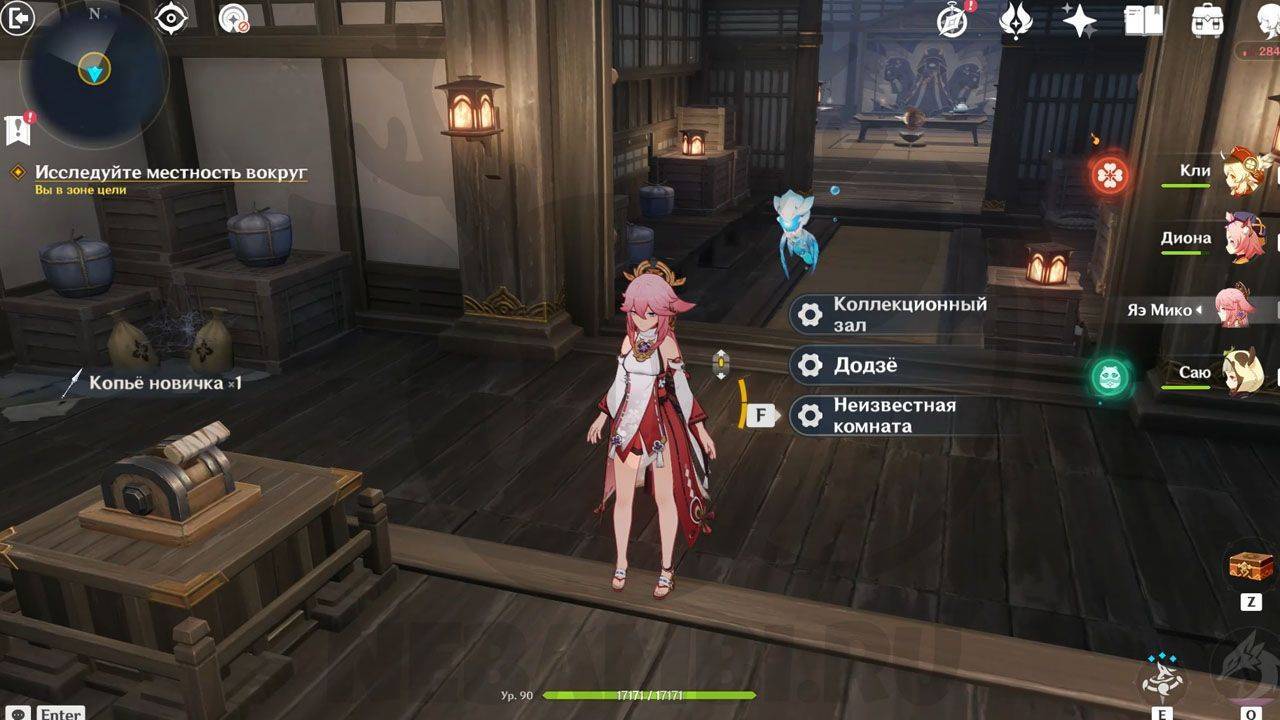The image size is (1280, 720).
Task: Open the circular minimap
Action: pyautogui.click(x=95, y=68)
